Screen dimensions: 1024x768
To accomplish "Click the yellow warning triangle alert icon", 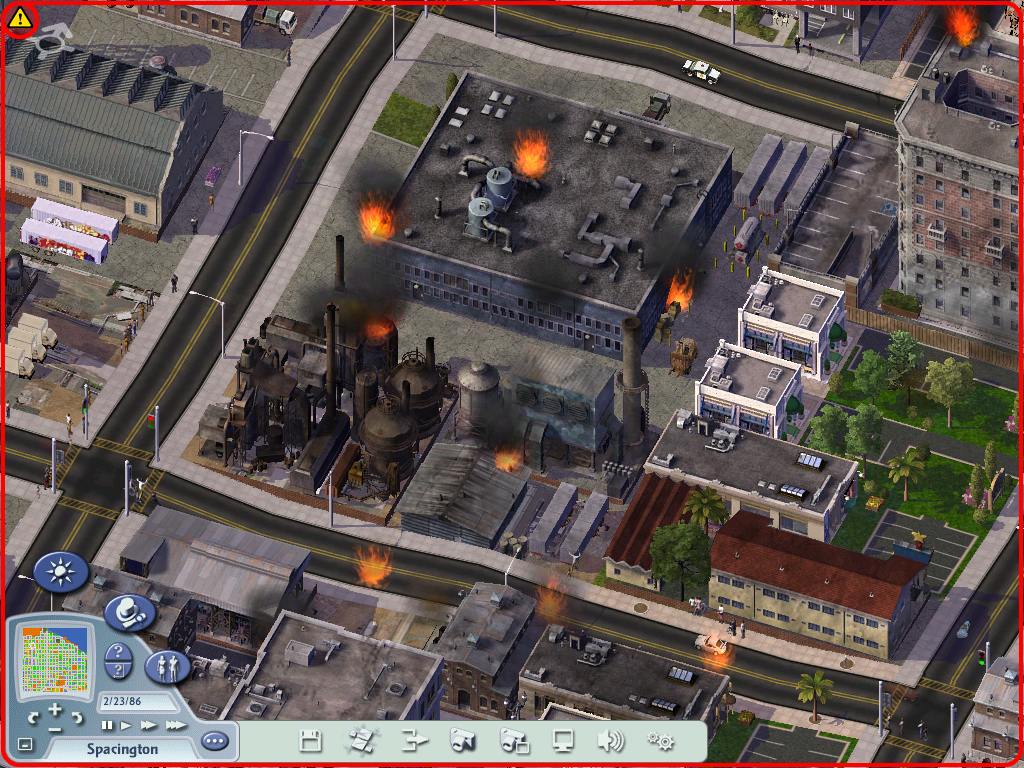I will [x=20, y=18].
